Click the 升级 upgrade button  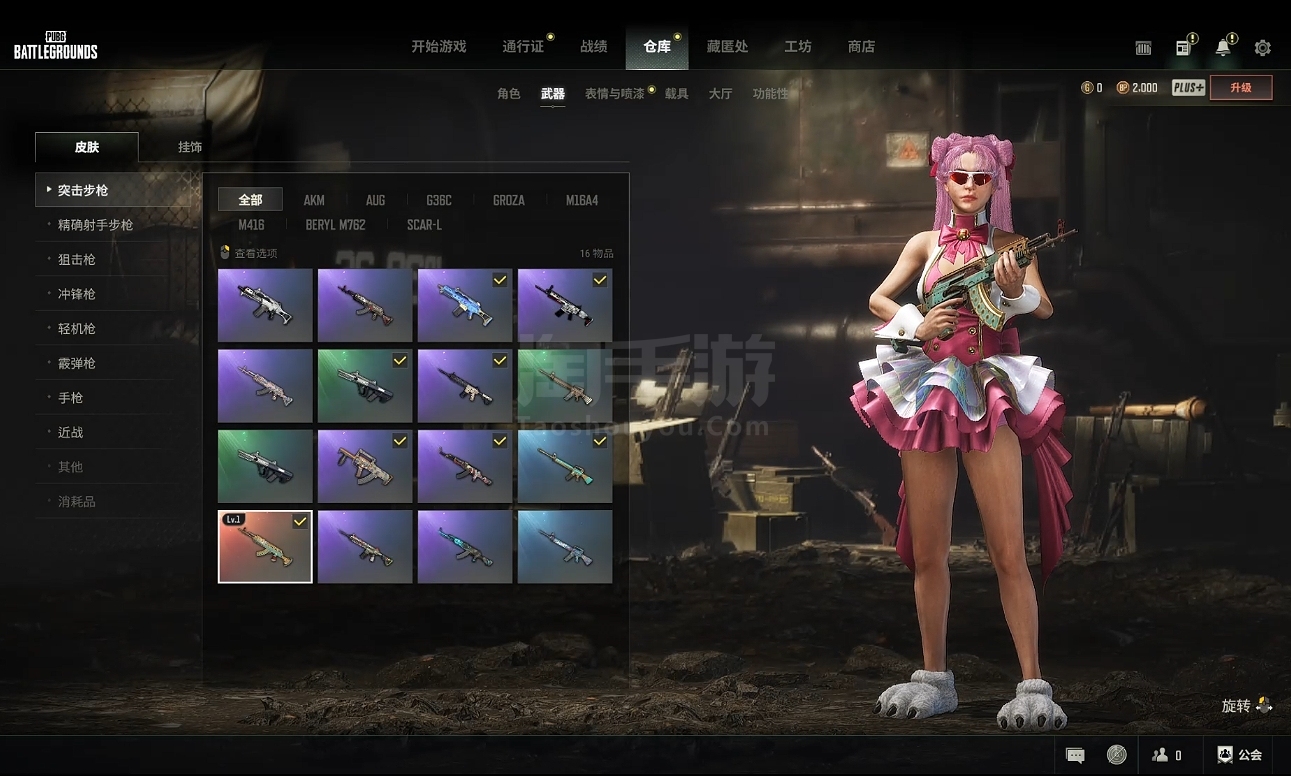point(1241,88)
